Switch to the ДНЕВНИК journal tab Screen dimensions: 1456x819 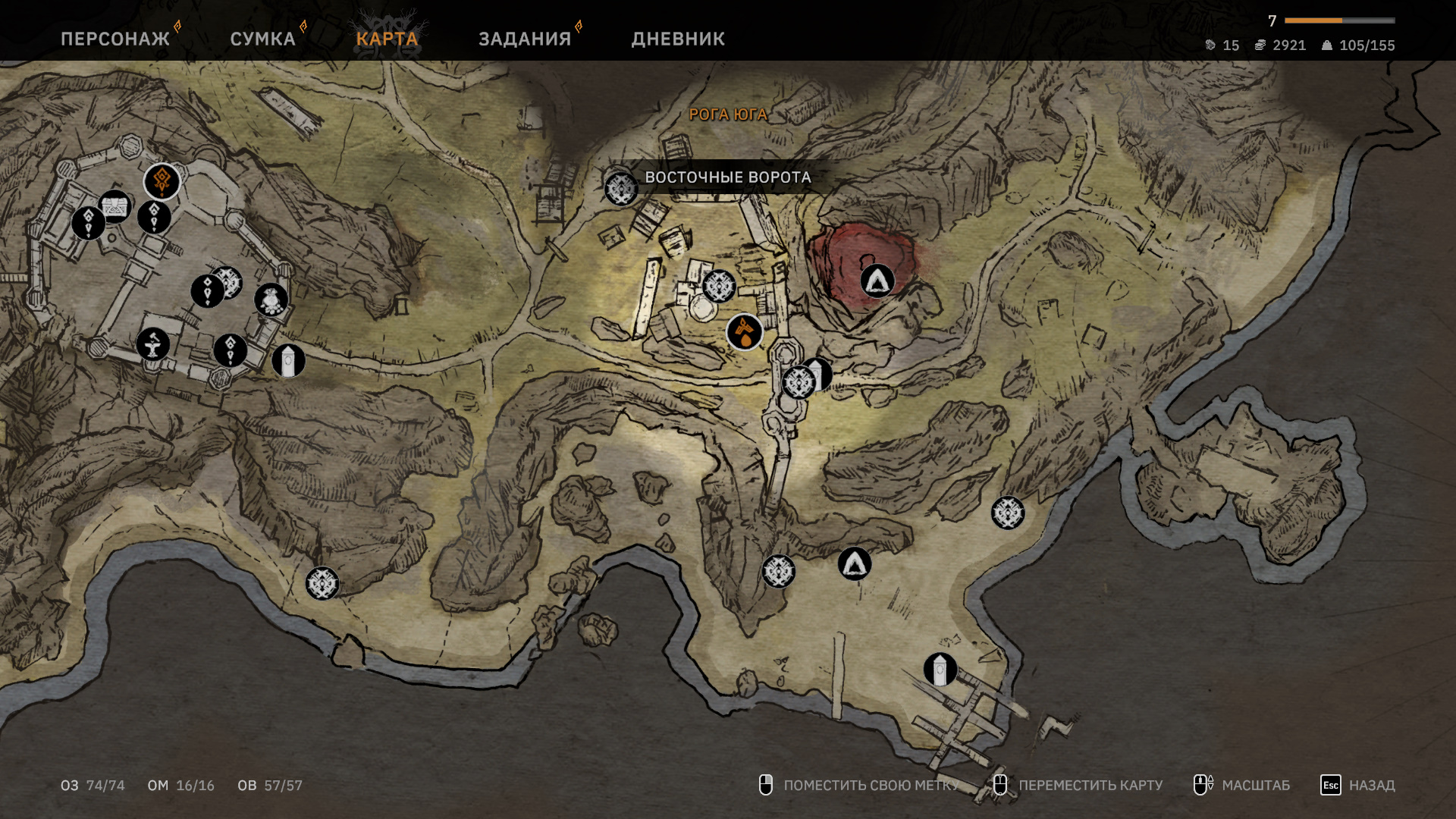pos(678,39)
